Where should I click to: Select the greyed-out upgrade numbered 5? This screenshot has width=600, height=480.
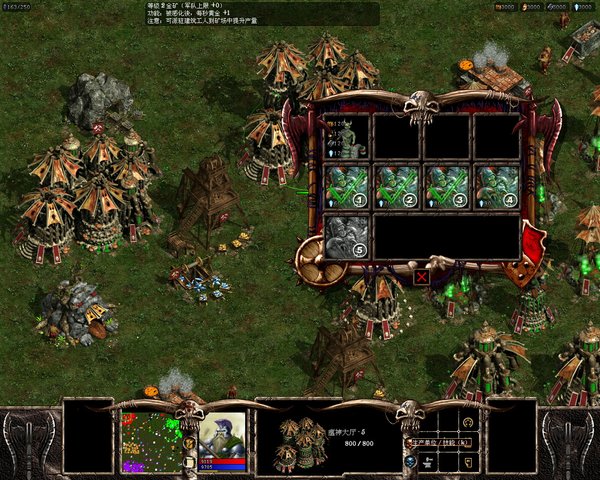coord(346,237)
